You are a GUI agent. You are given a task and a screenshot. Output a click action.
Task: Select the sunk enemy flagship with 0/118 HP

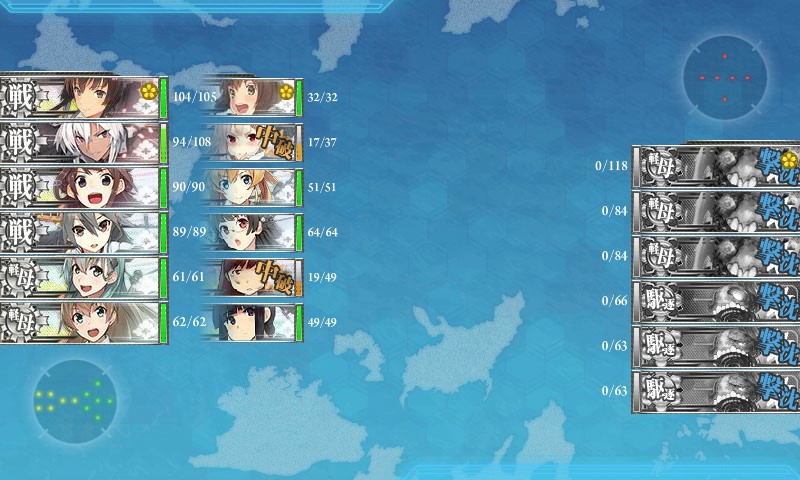tap(716, 165)
